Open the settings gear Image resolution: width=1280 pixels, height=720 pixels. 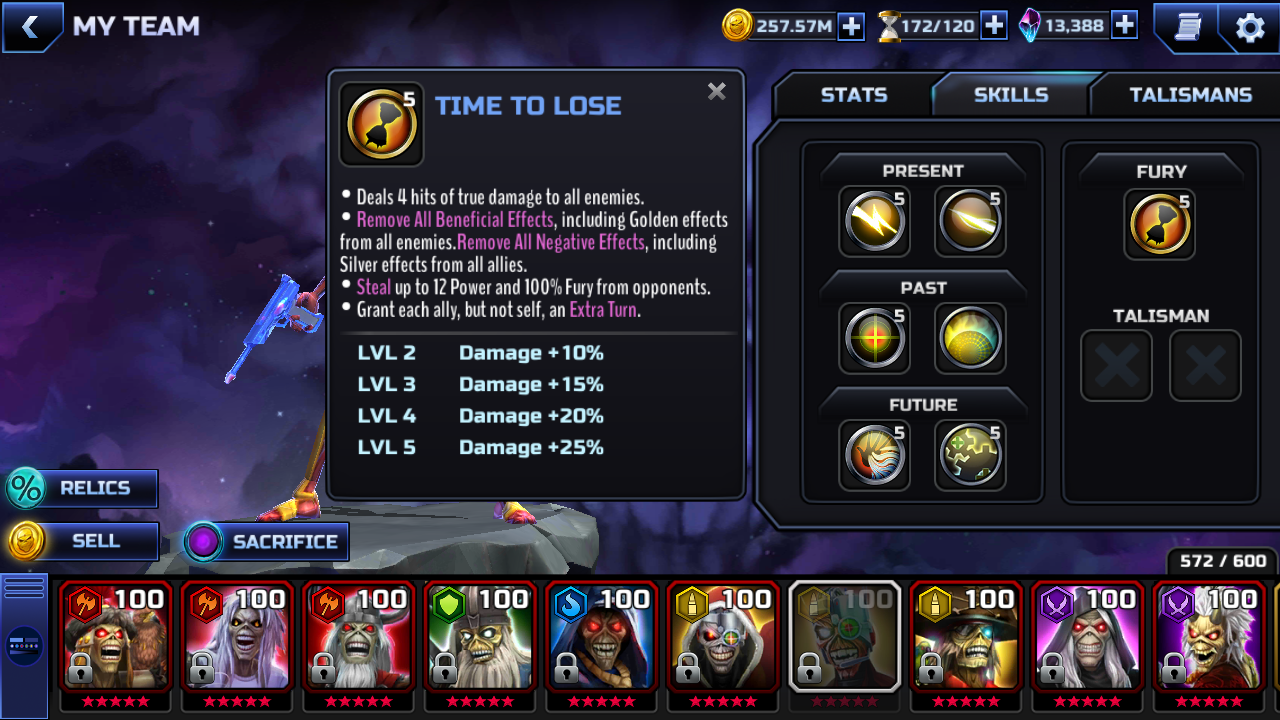click(x=1249, y=27)
